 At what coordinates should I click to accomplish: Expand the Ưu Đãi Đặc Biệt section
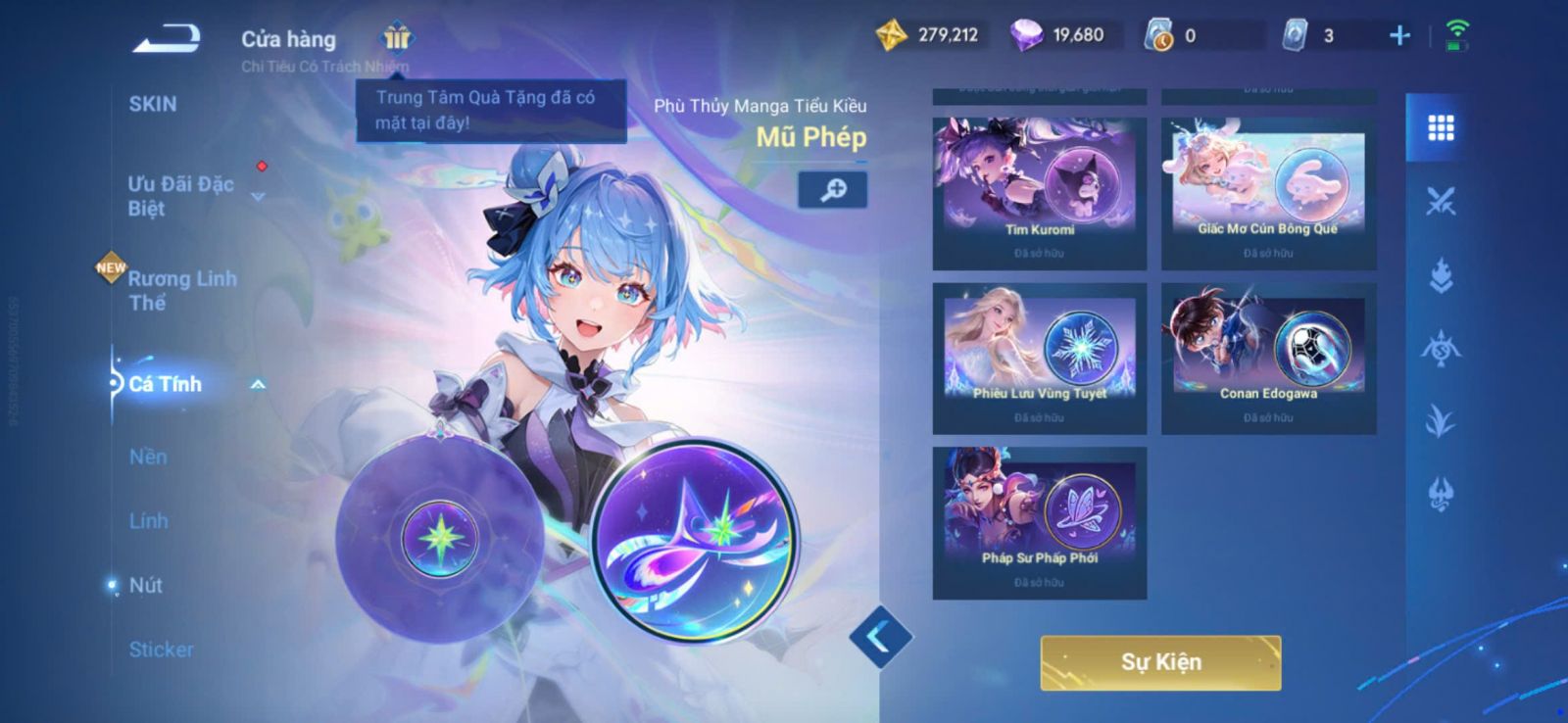[x=181, y=196]
